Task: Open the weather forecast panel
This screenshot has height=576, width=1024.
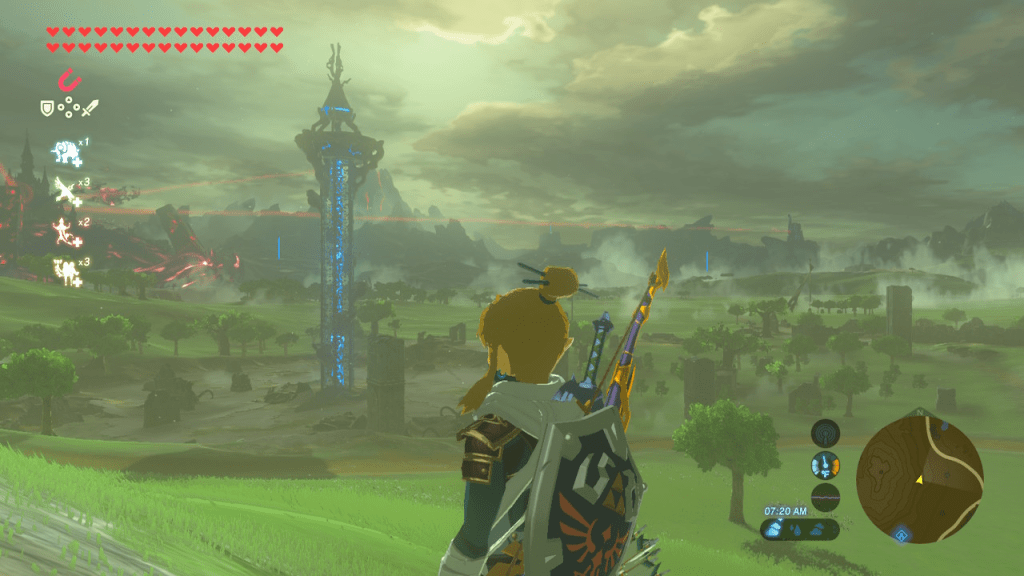Action: 799,528
